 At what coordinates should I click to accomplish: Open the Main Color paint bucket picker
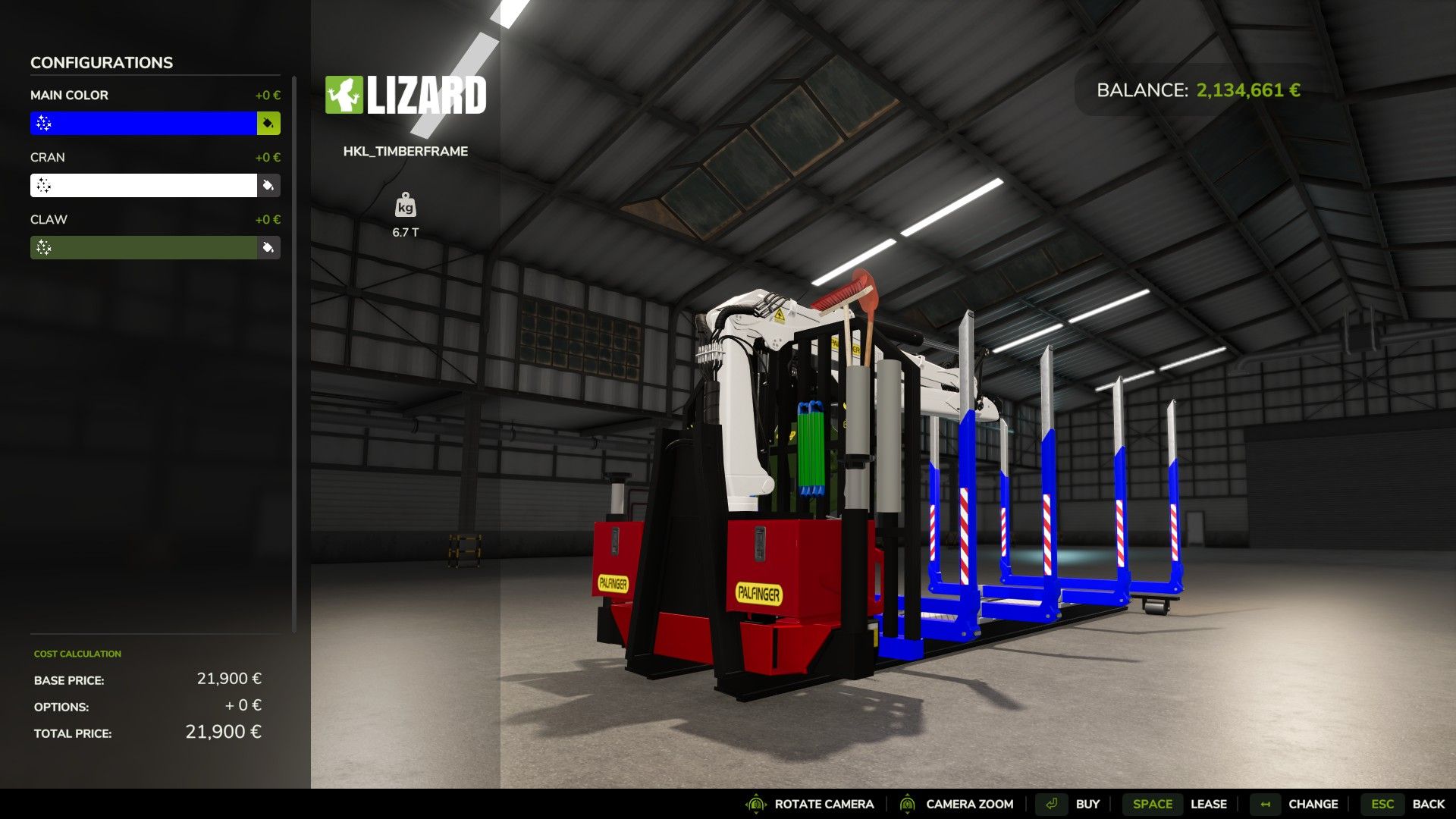point(269,123)
